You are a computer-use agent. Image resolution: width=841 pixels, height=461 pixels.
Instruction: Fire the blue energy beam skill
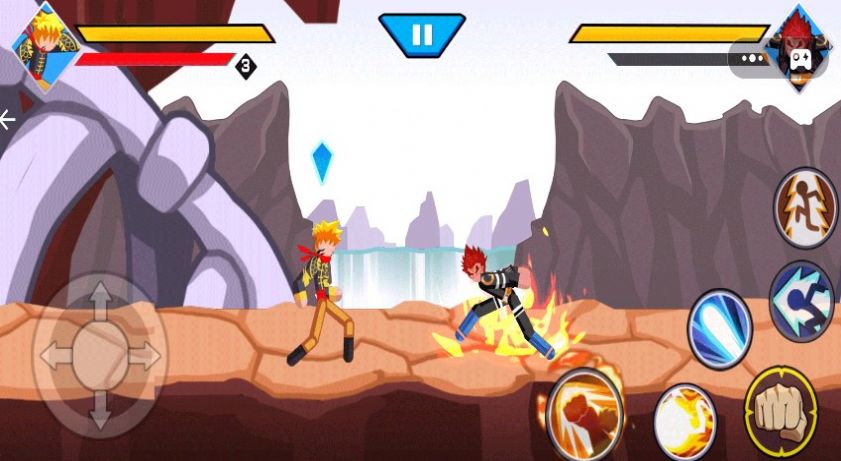pyautogui.click(x=718, y=328)
